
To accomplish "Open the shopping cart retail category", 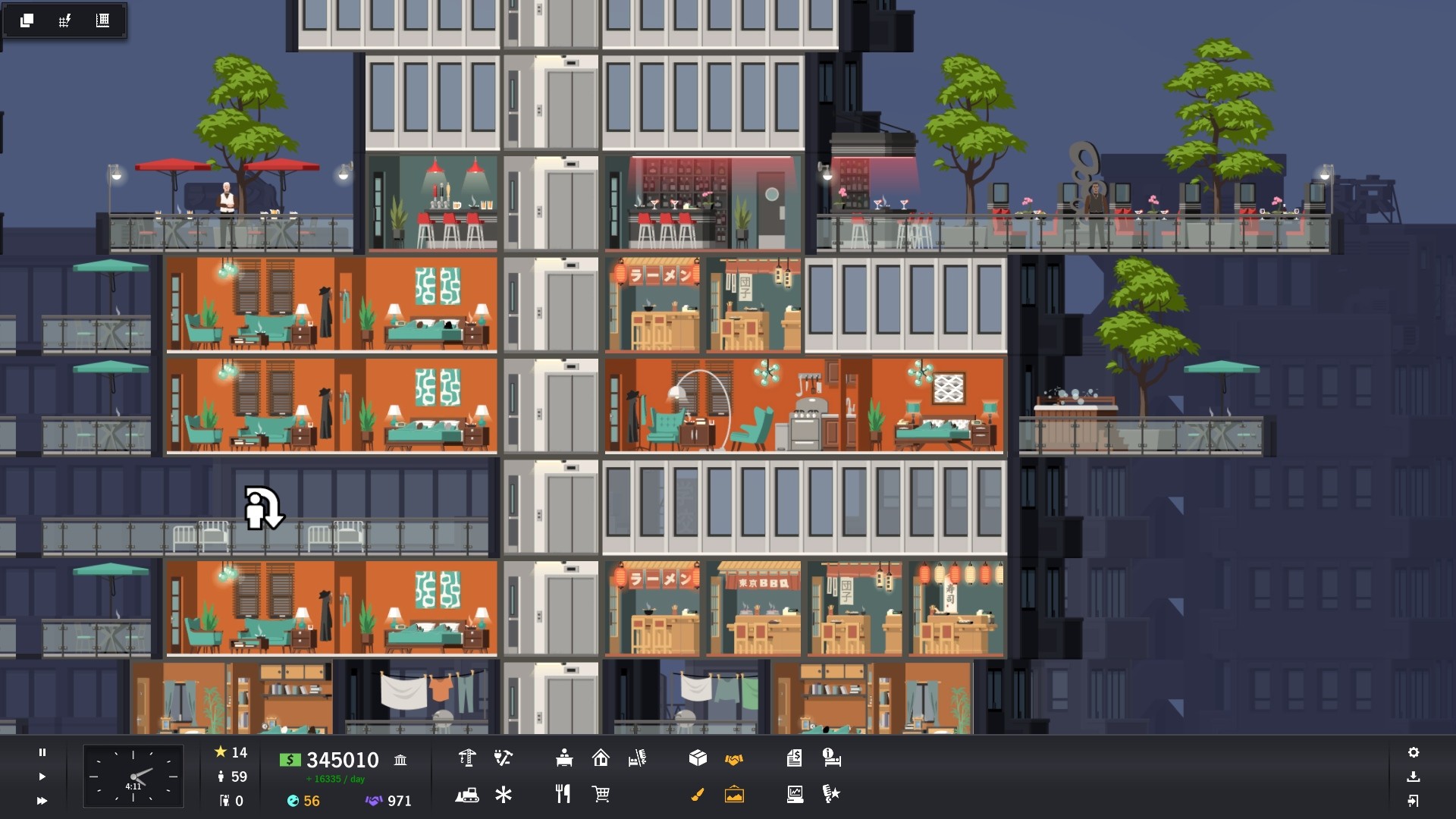I will click(x=601, y=794).
